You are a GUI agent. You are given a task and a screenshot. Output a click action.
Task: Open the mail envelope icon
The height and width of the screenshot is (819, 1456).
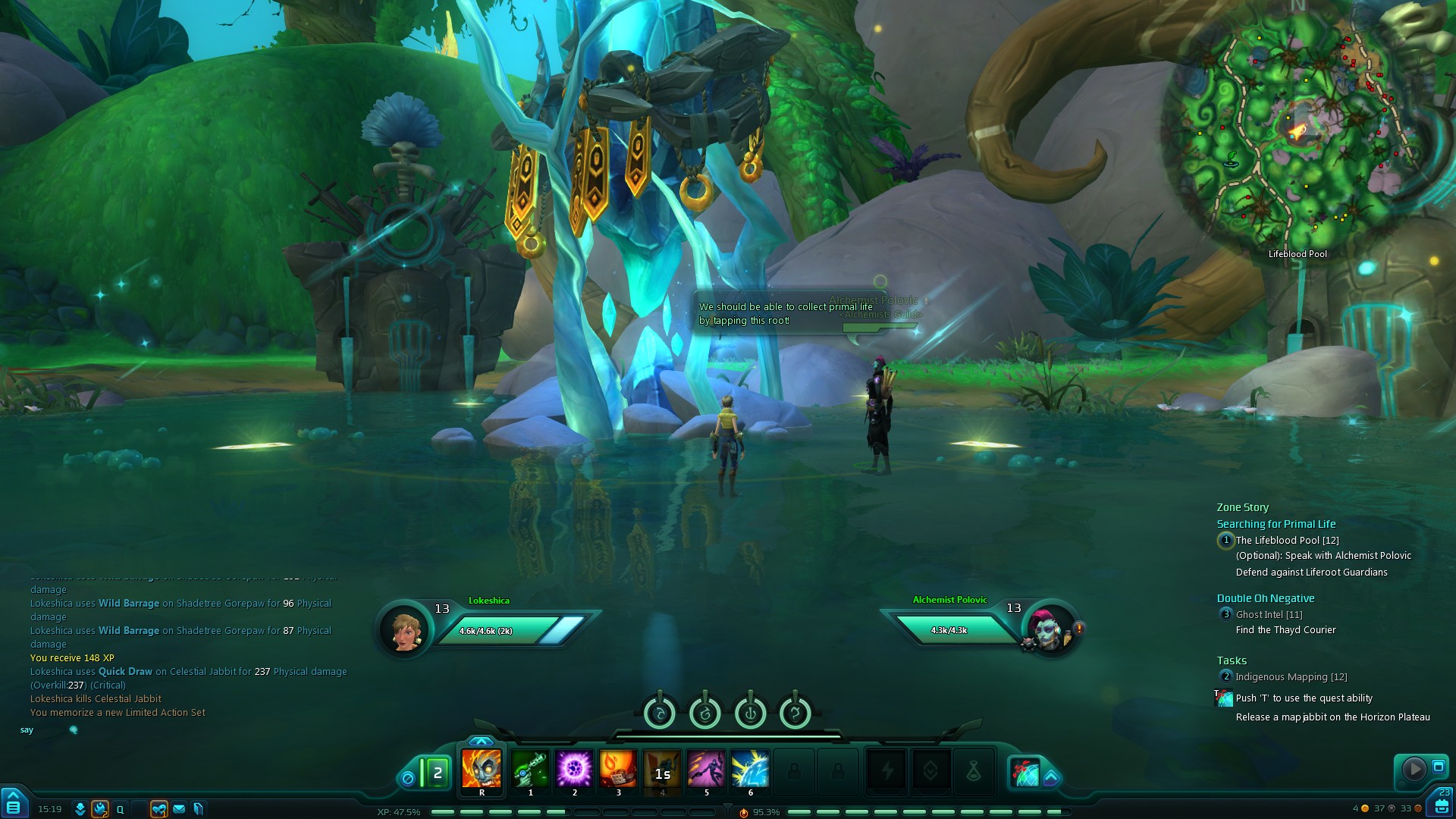pos(179,809)
